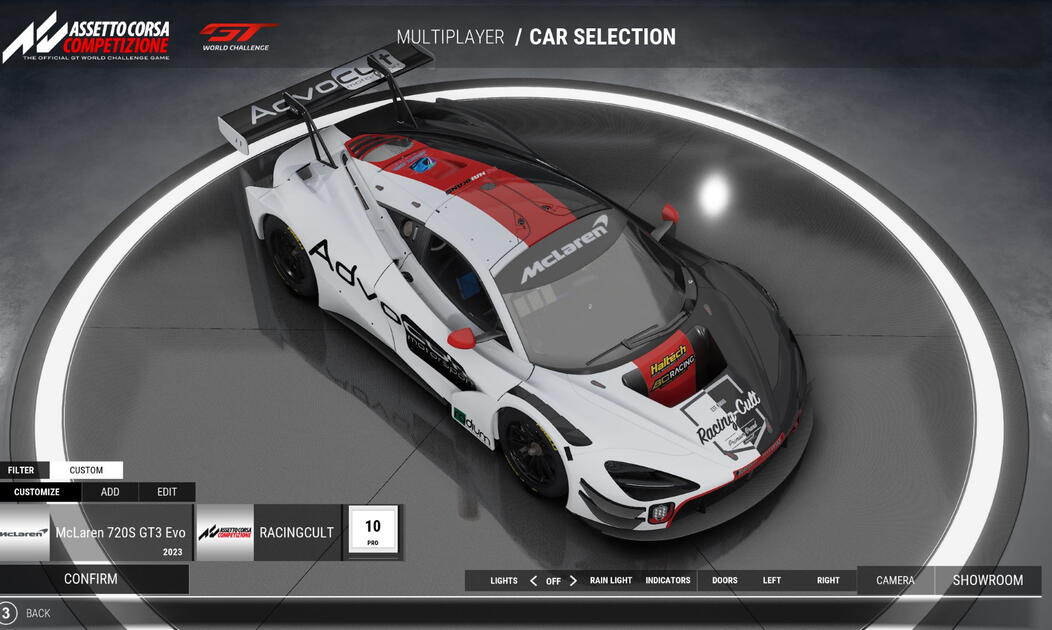Confirm the selected car
Screen dimensions: 1052x630
[x=91, y=579]
